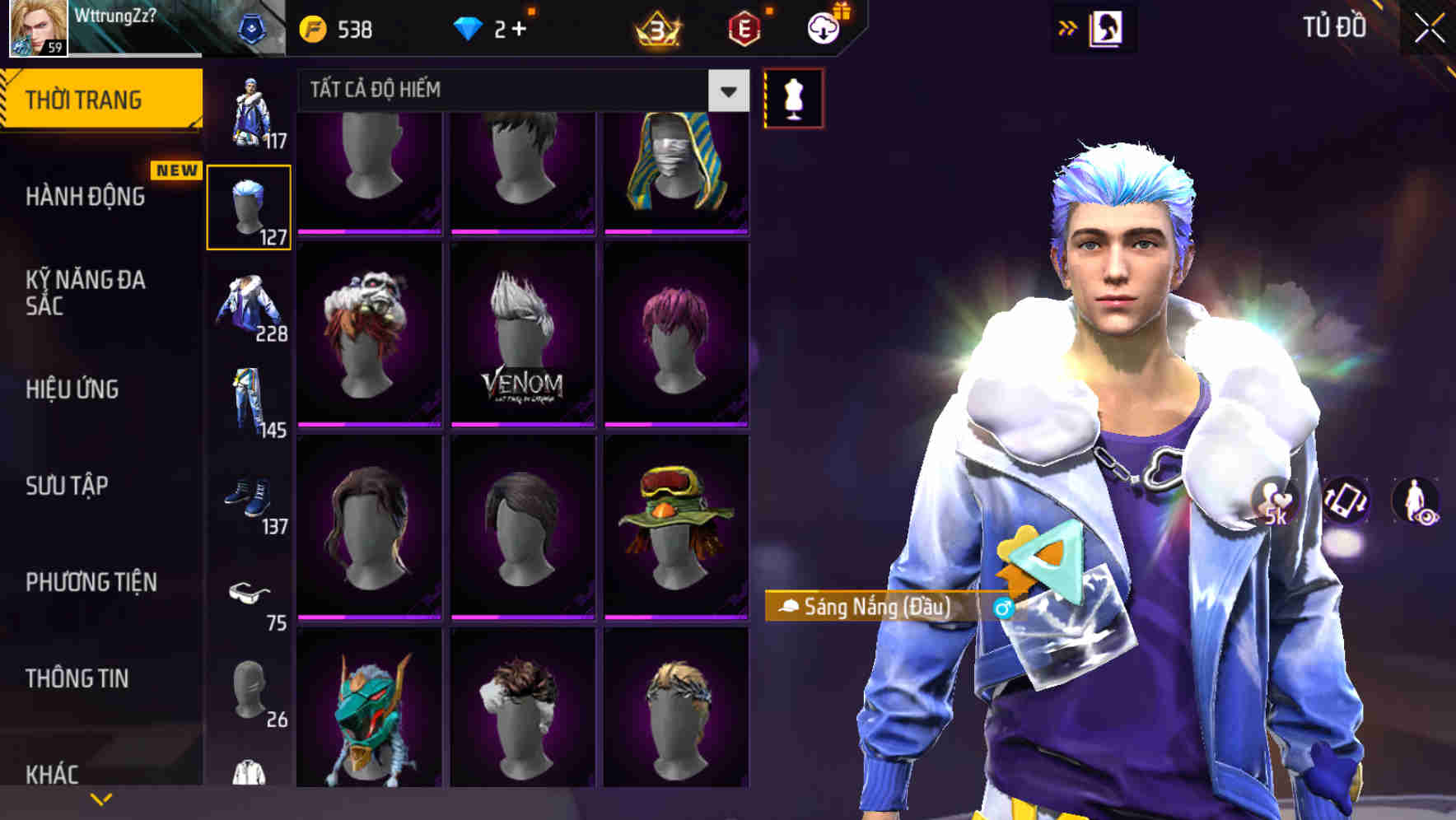Image resolution: width=1456 pixels, height=820 pixels.
Task: Expand the sidebar with the bottom chevron
Action: (101, 799)
